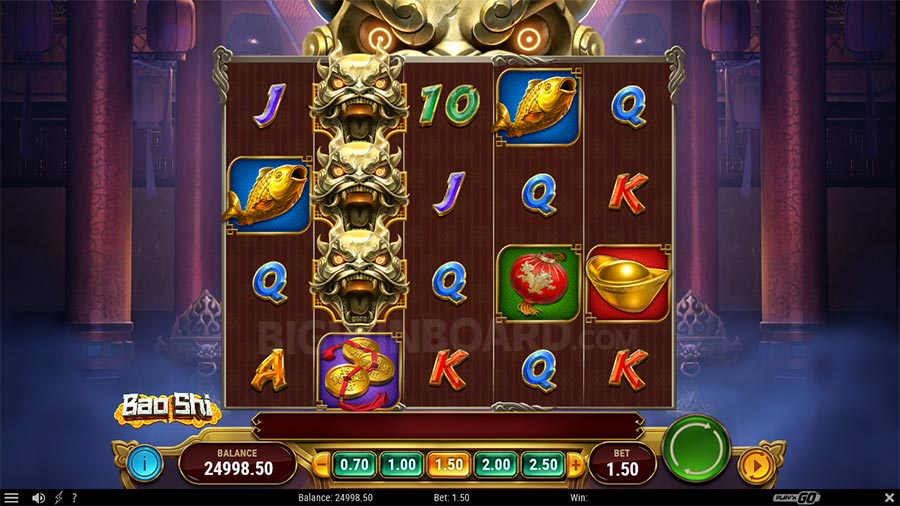Pick the 2.50 bet amount
The image size is (900, 506).
(542, 464)
